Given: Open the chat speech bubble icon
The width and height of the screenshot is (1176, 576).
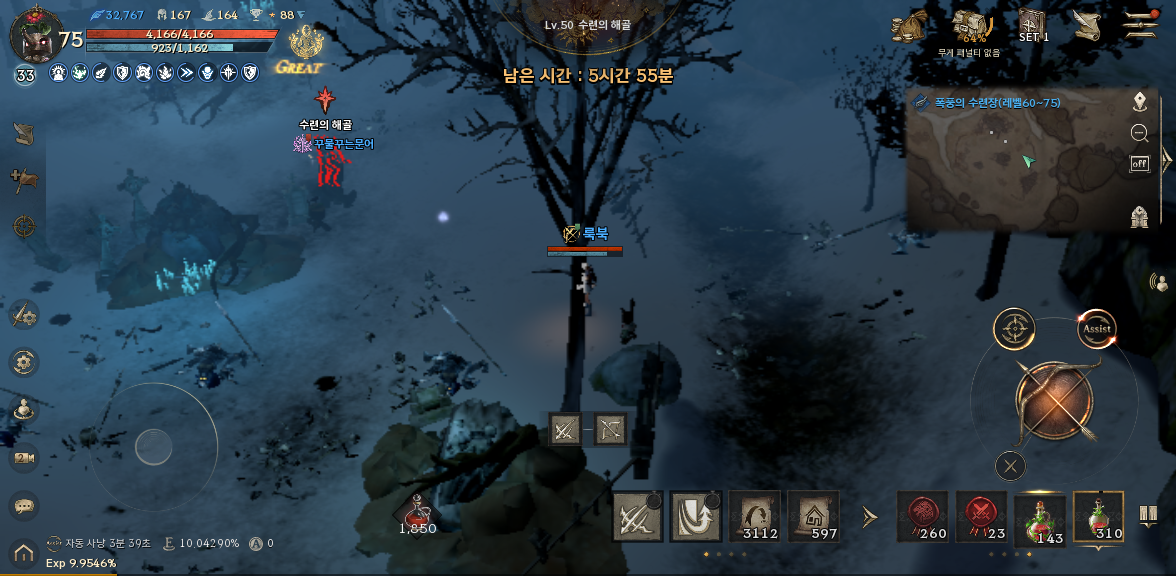Looking at the screenshot, I should [24, 506].
